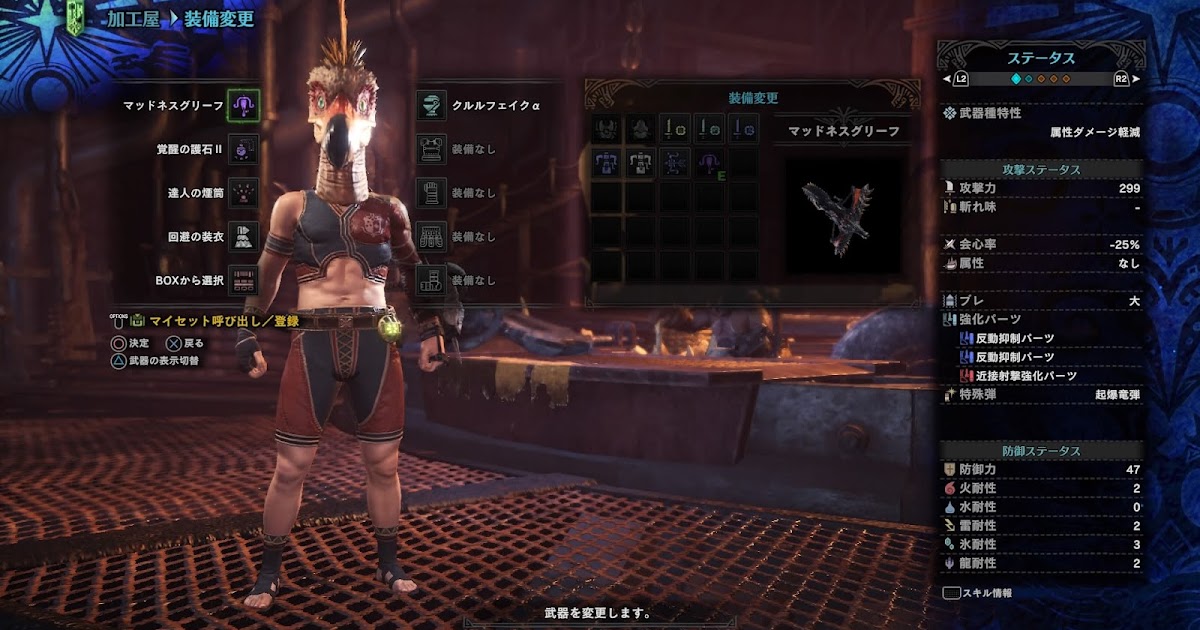The width and height of the screenshot is (1200, 630).
Task: Pick the equipped purple bowgun marked E
Action: (709, 163)
